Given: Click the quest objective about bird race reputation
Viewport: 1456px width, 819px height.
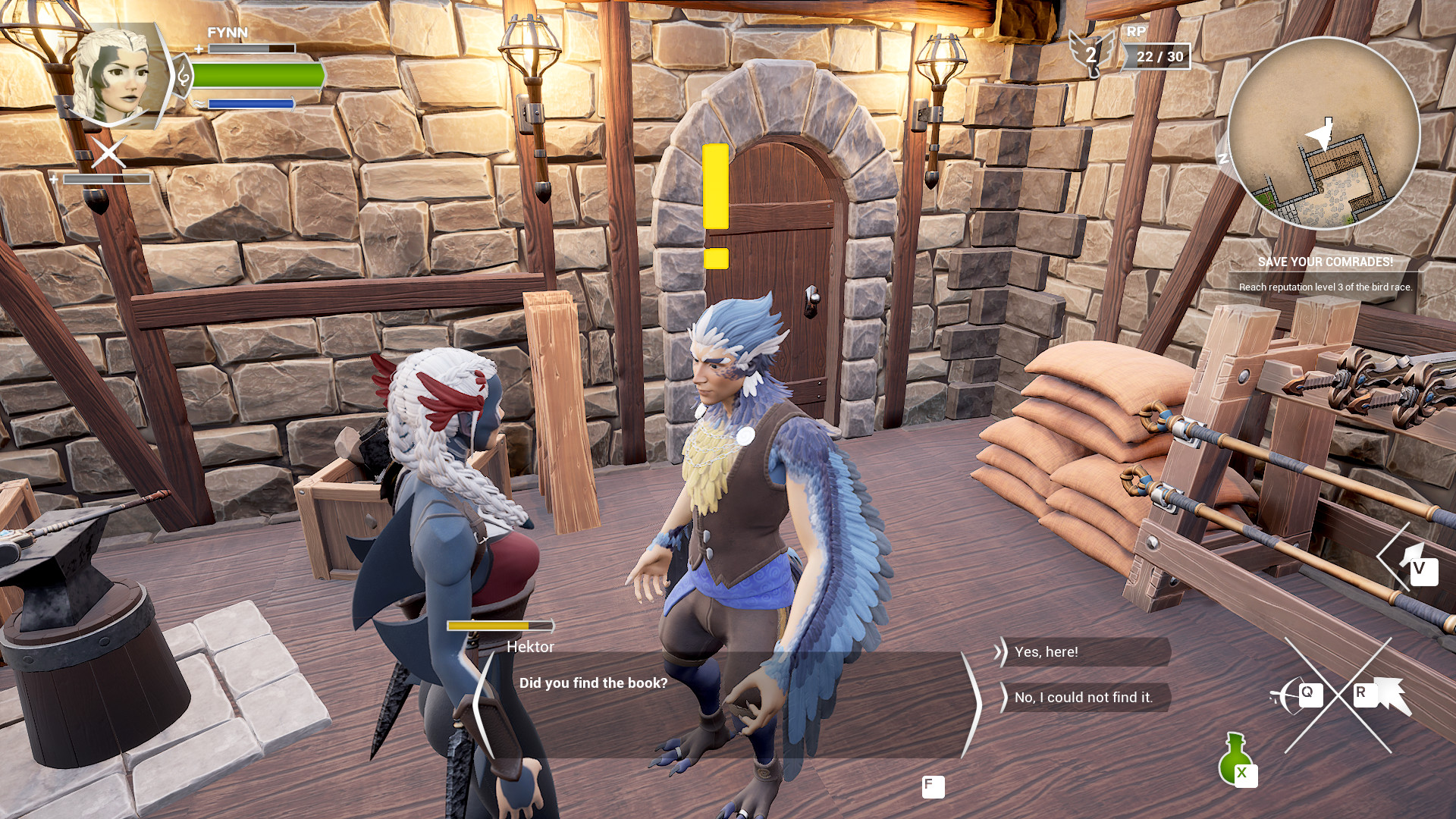Looking at the screenshot, I should click(x=1325, y=287).
